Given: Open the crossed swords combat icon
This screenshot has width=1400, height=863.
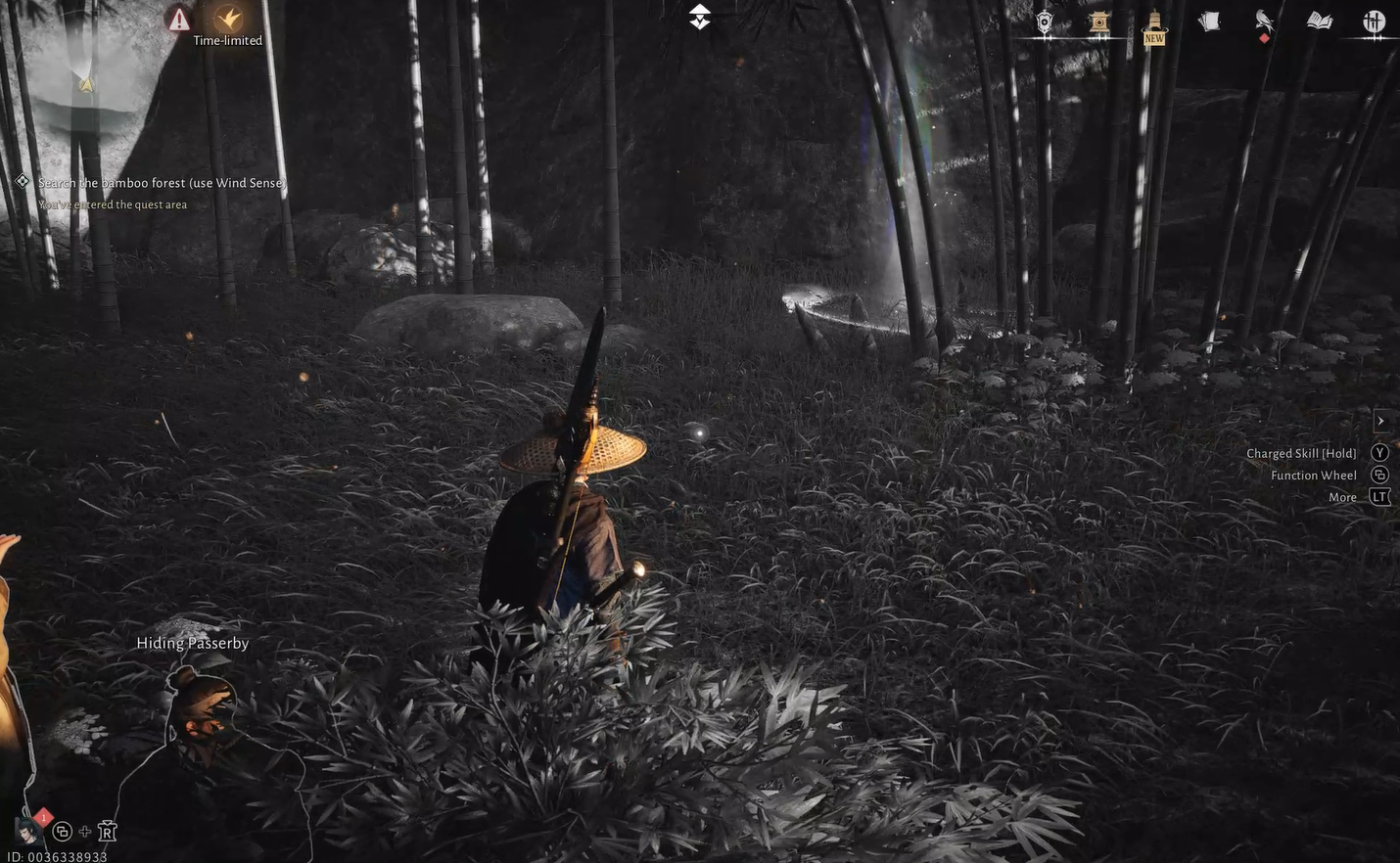Looking at the screenshot, I should tap(1376, 22).
